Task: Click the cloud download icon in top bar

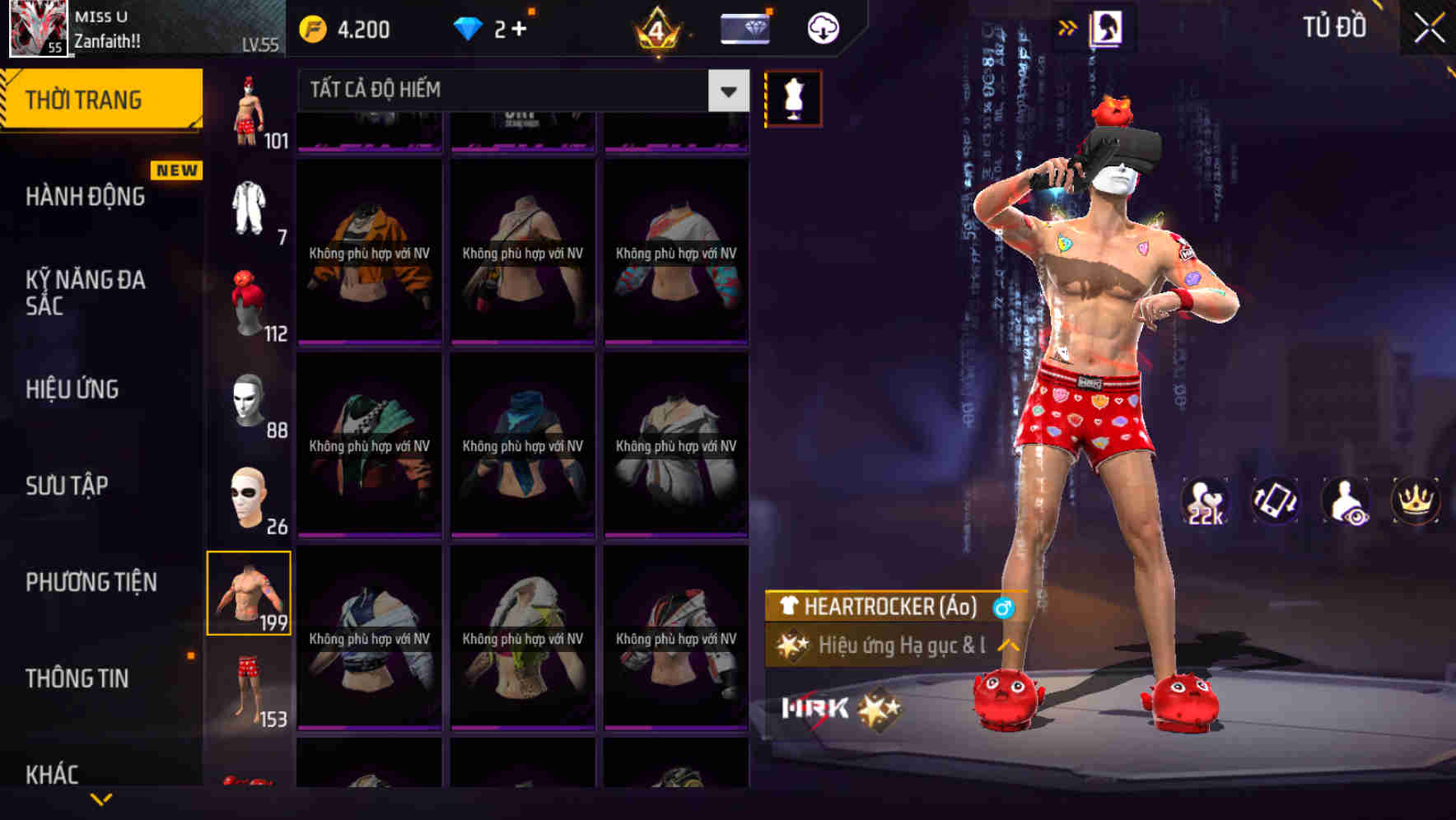Action: (x=821, y=27)
